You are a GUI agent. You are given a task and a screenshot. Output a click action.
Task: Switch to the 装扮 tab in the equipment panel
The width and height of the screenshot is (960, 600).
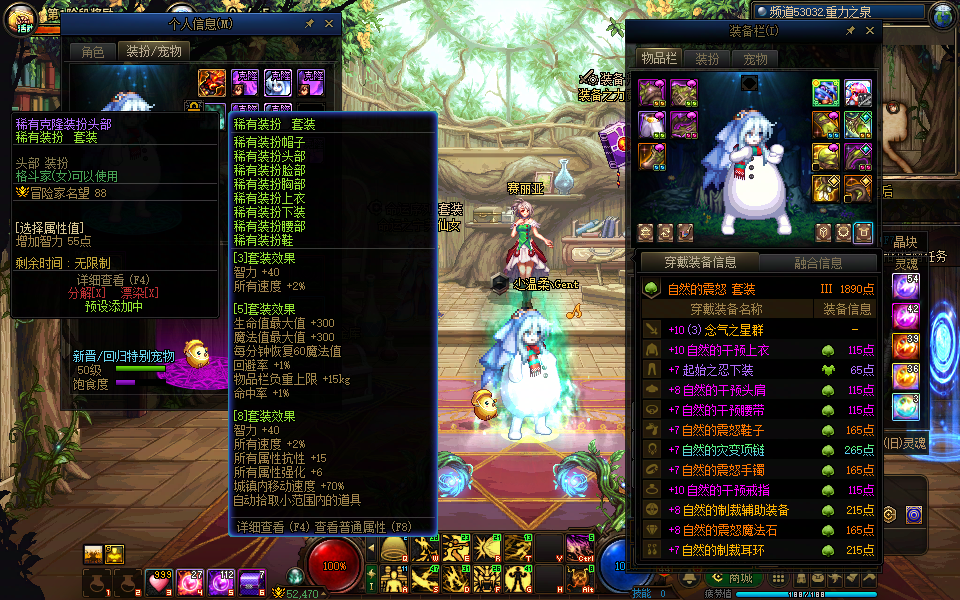point(708,59)
